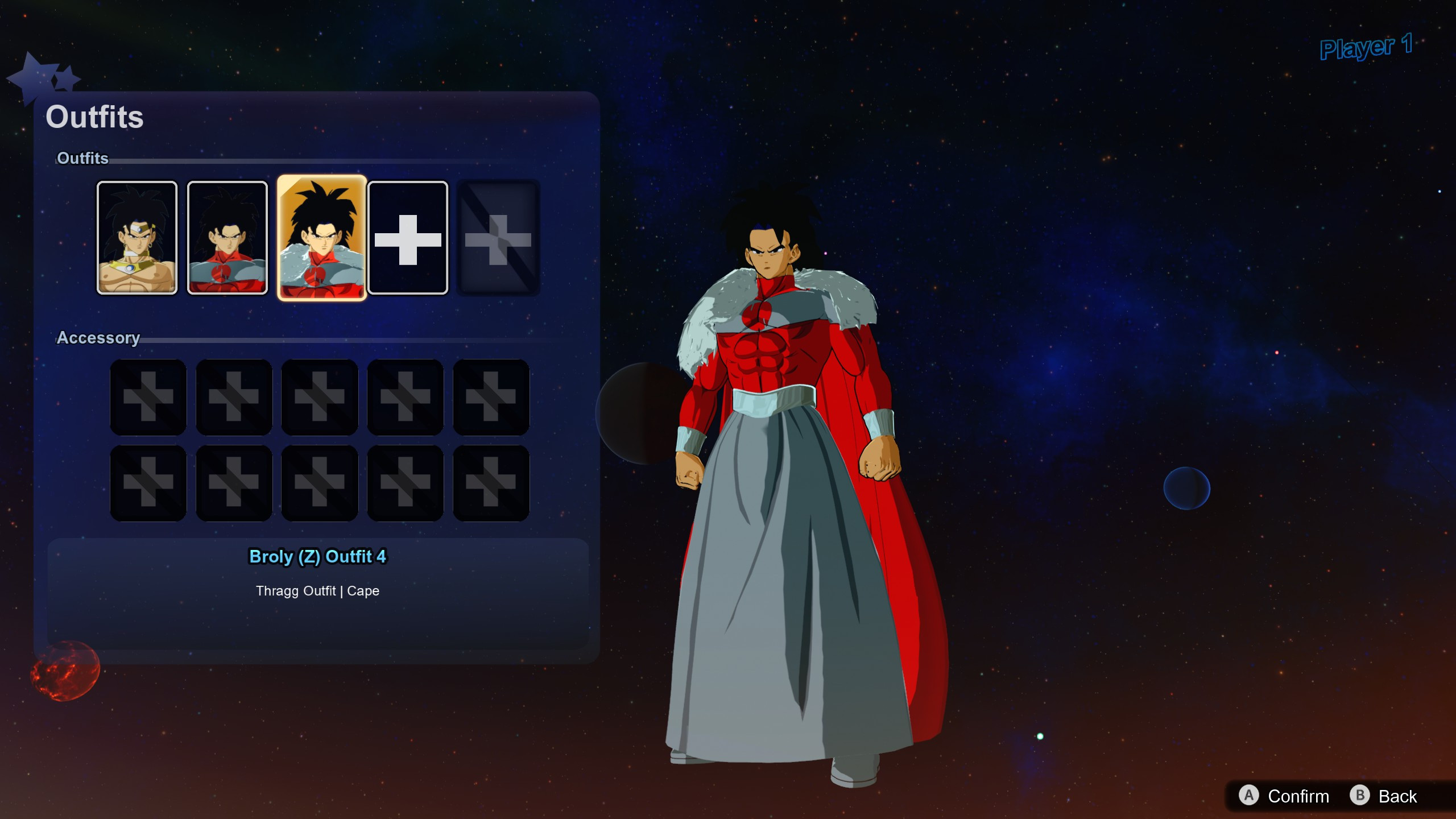The image size is (1456, 819).
Task: Click the locked fifth outfit slot
Action: click(498, 238)
